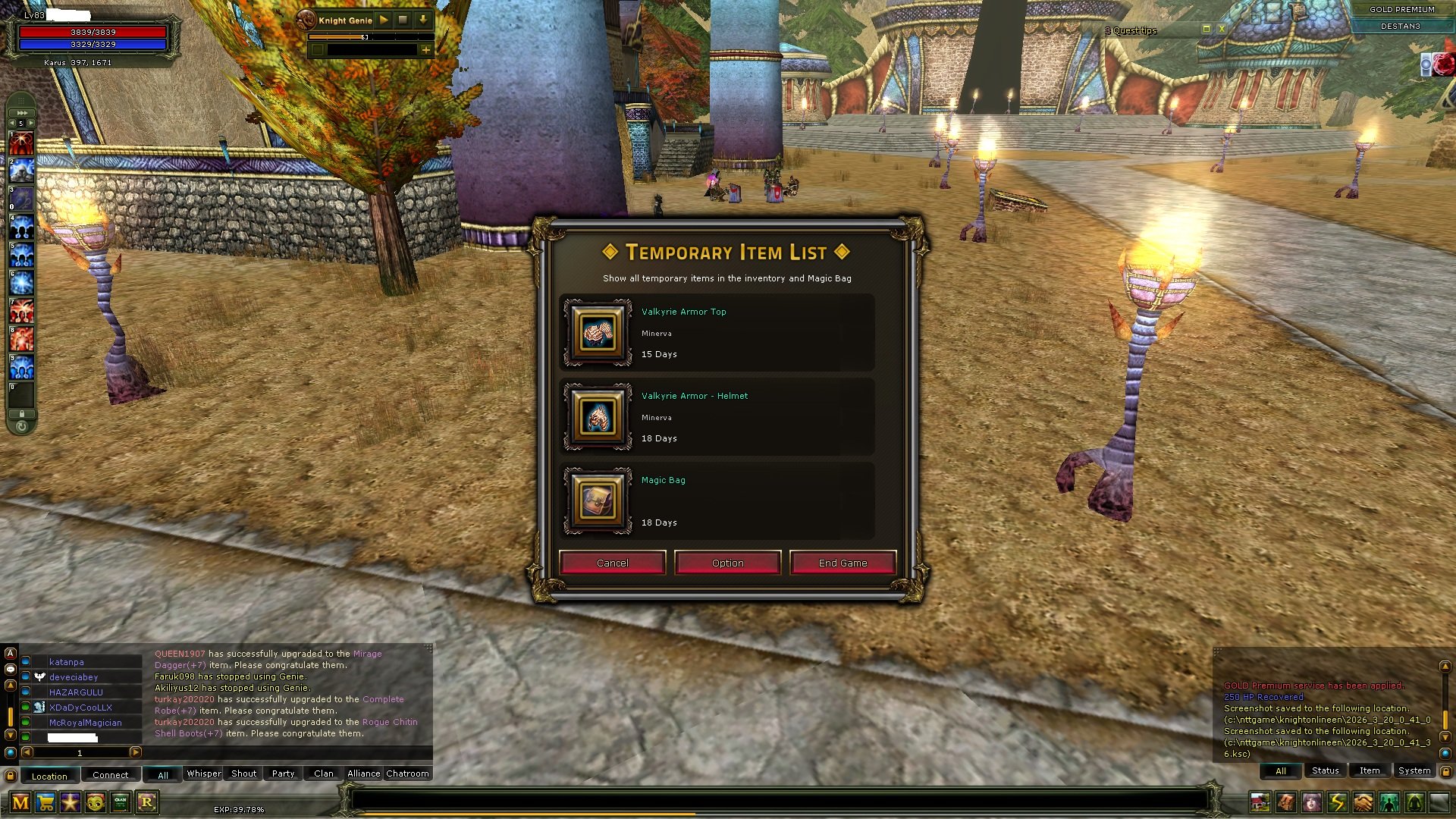
Task: Open the Party chat tab
Action: pyautogui.click(x=283, y=773)
